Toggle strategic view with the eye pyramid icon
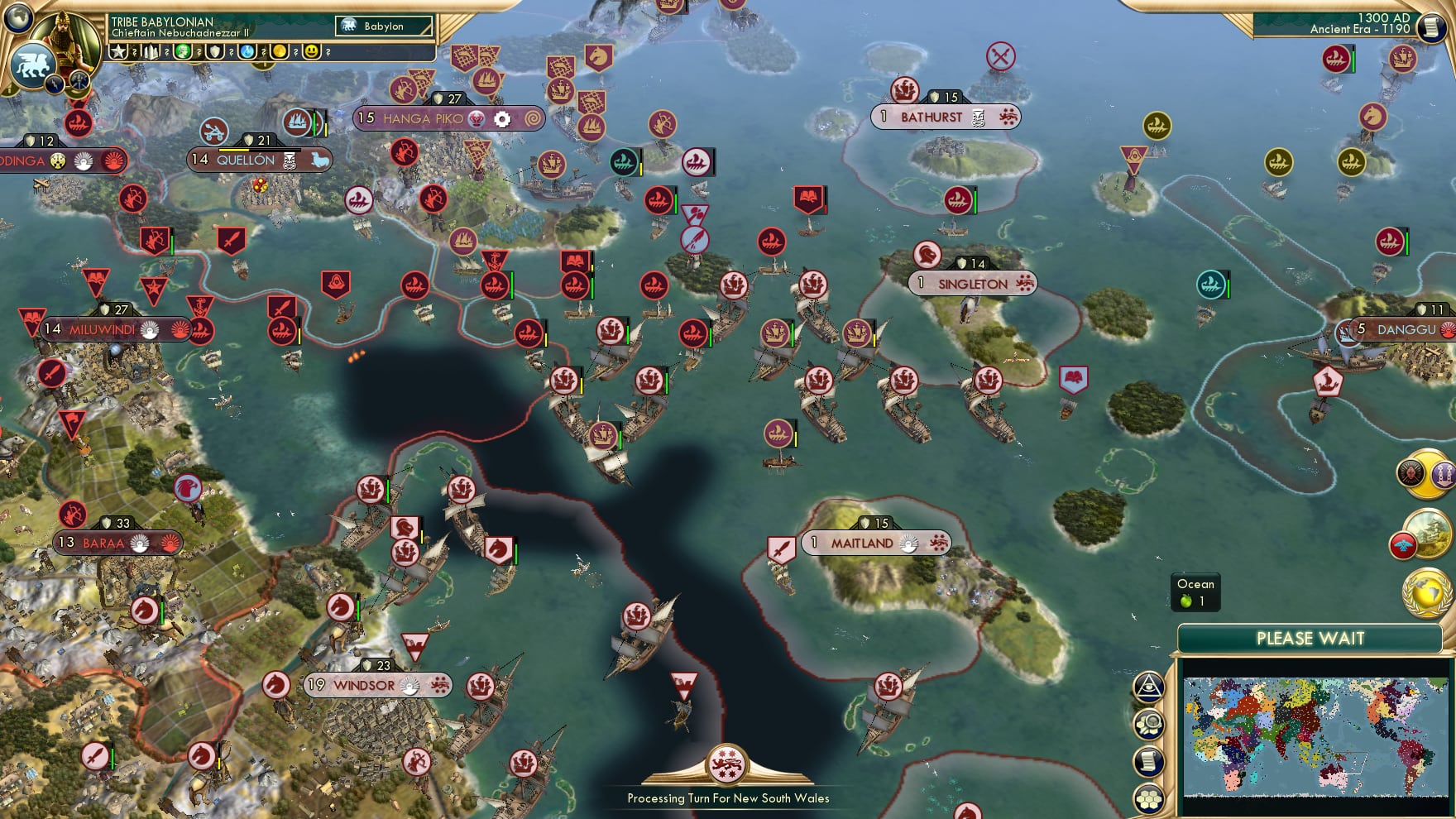Viewport: 1456px width, 819px height. click(x=1149, y=687)
